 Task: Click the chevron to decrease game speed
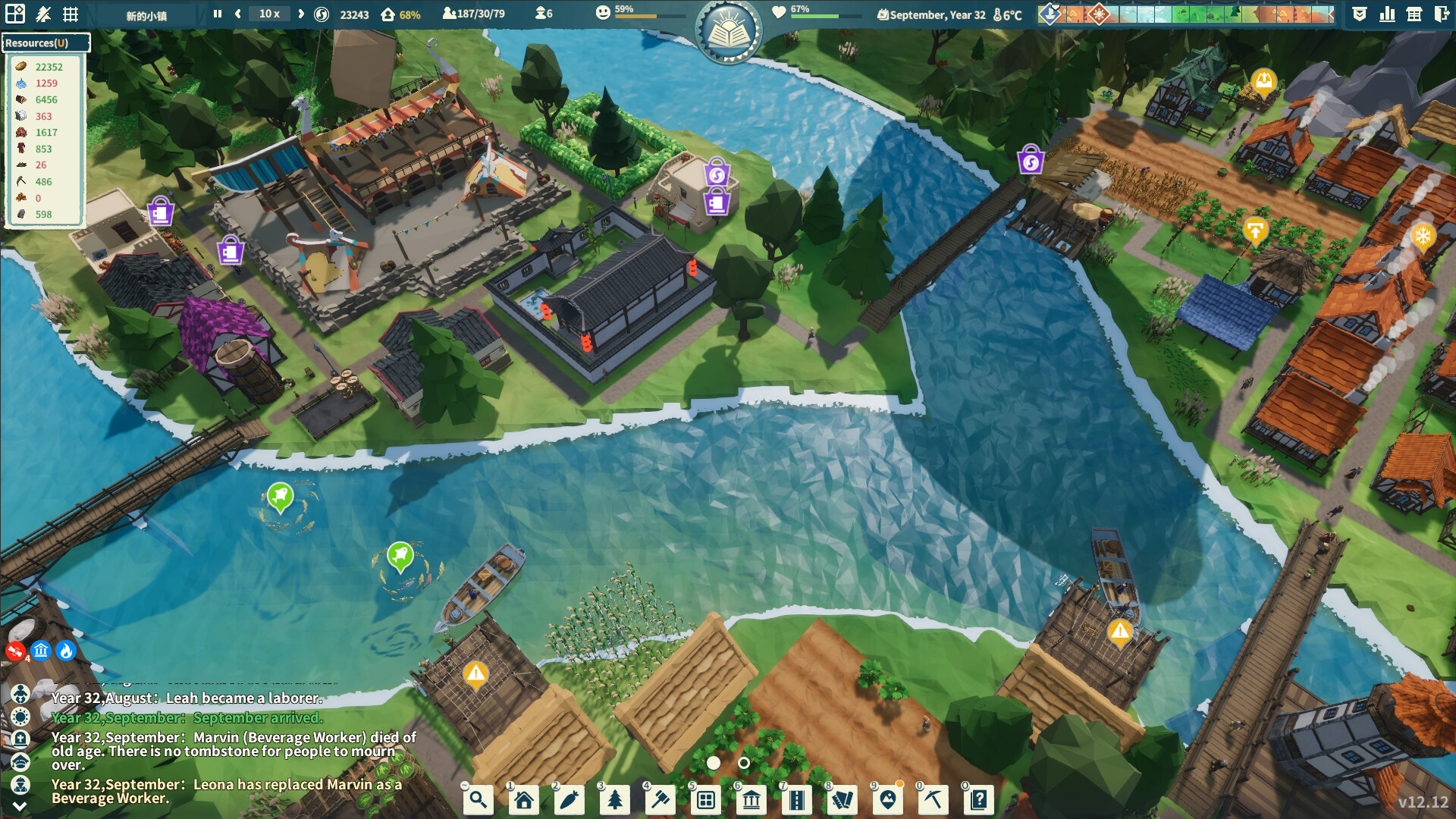(x=237, y=13)
